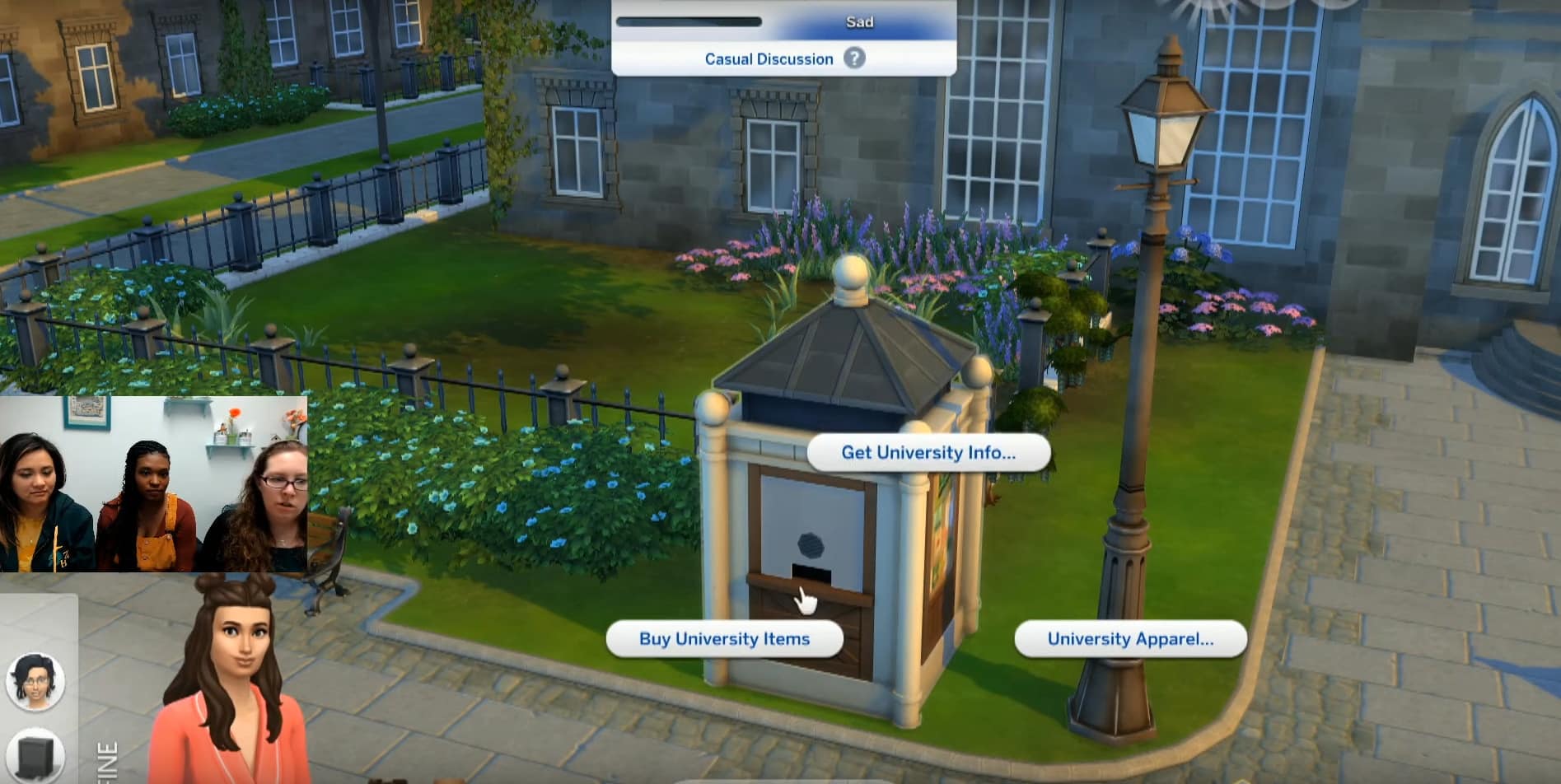Click the Casual Discussion help question mark
Image resolution: width=1561 pixels, height=784 pixels.
click(x=855, y=58)
